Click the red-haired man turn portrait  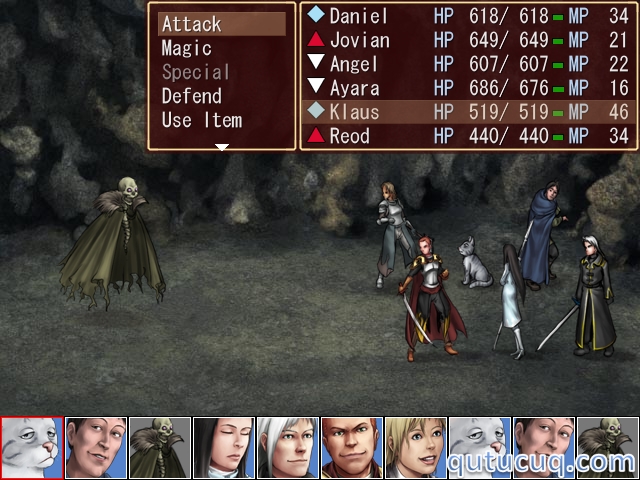point(352,448)
